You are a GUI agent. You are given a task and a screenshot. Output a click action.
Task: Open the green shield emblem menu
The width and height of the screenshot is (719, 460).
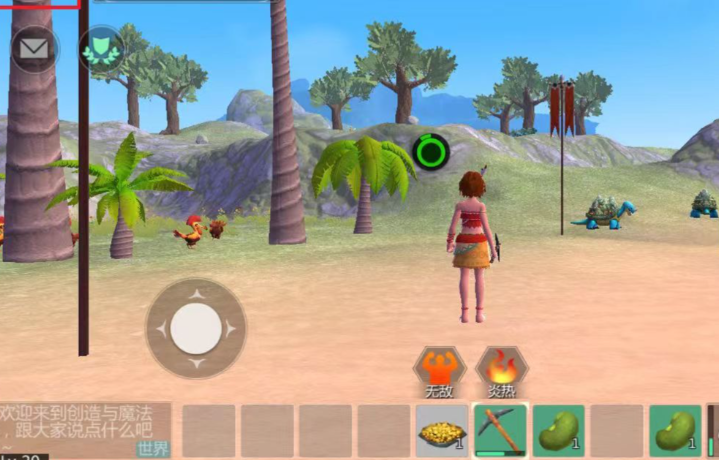tap(101, 48)
